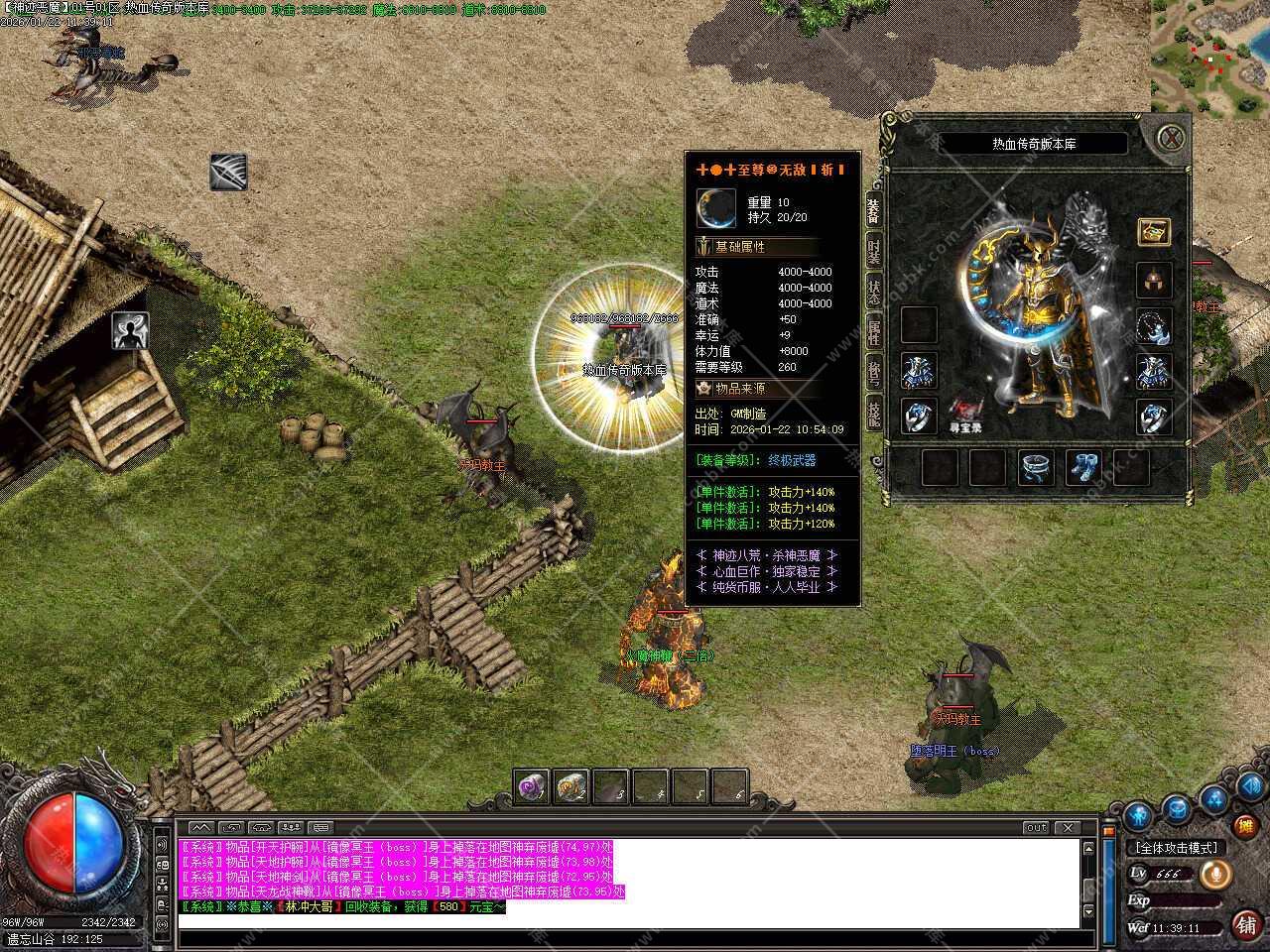This screenshot has height=952, width=1270.
Task: Close the character equipment panel
Action: coord(1173,137)
